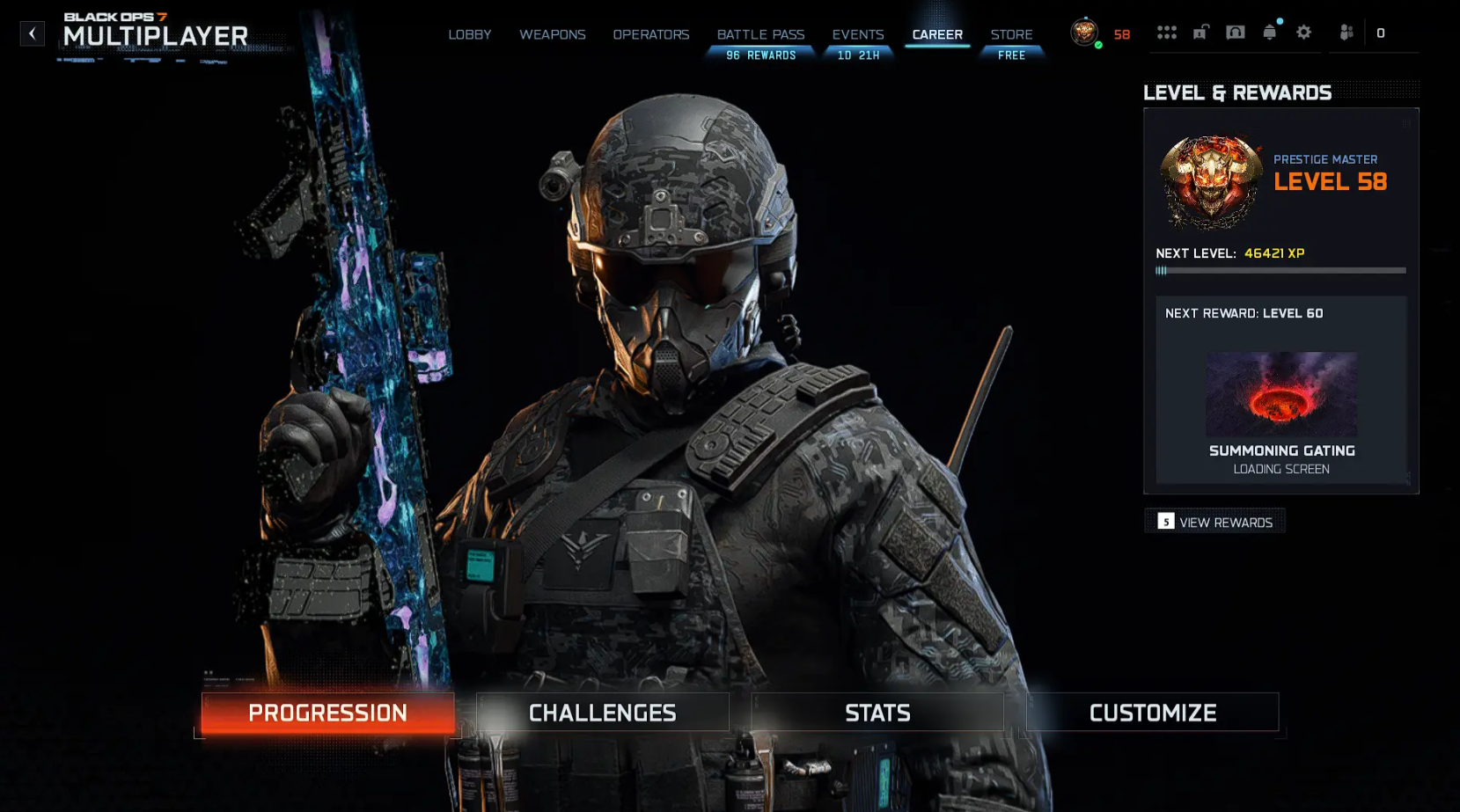1460x812 pixels.
Task: Select the CUSTOMIZE tab
Action: coord(1152,713)
